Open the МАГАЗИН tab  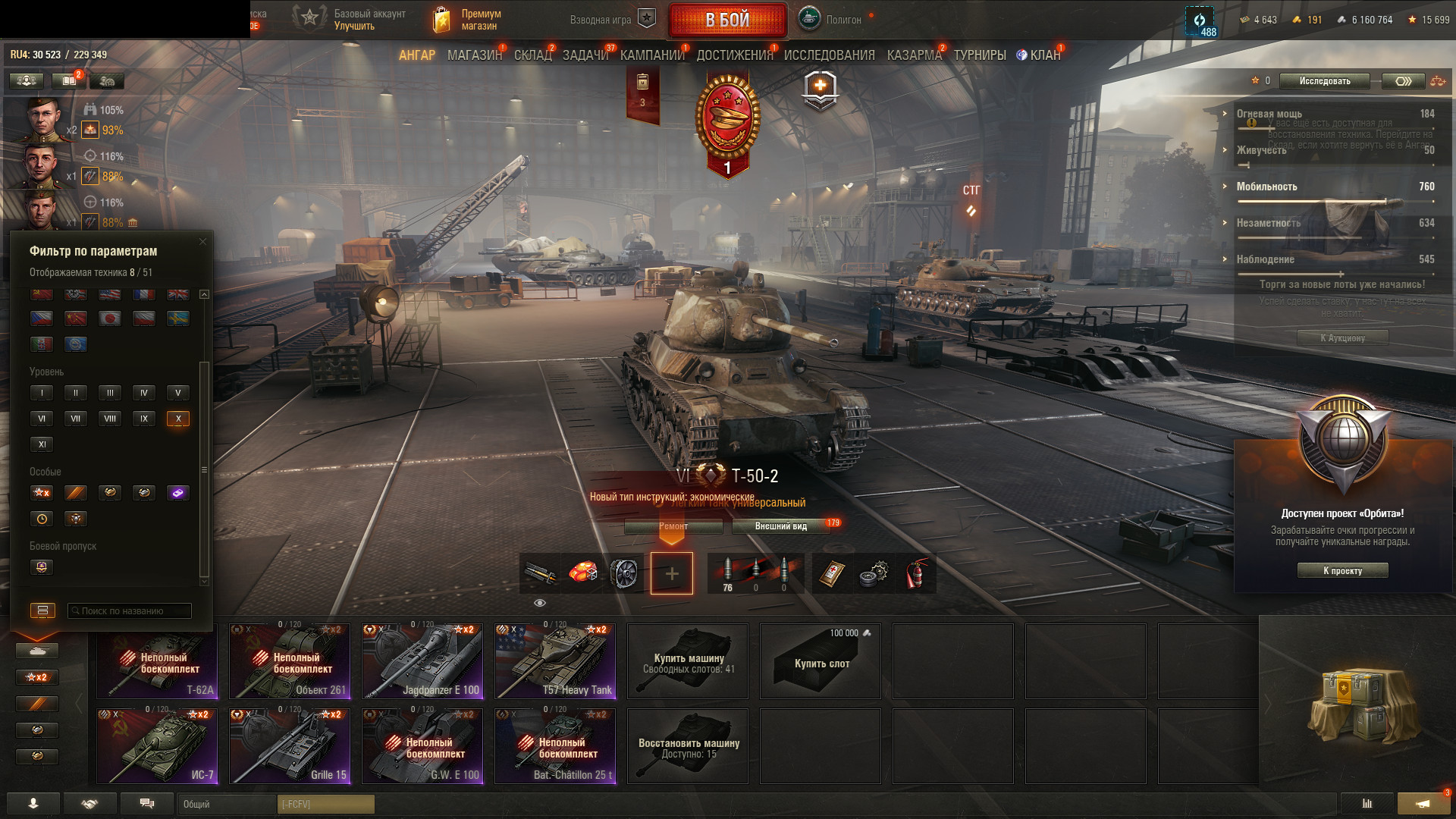[475, 55]
